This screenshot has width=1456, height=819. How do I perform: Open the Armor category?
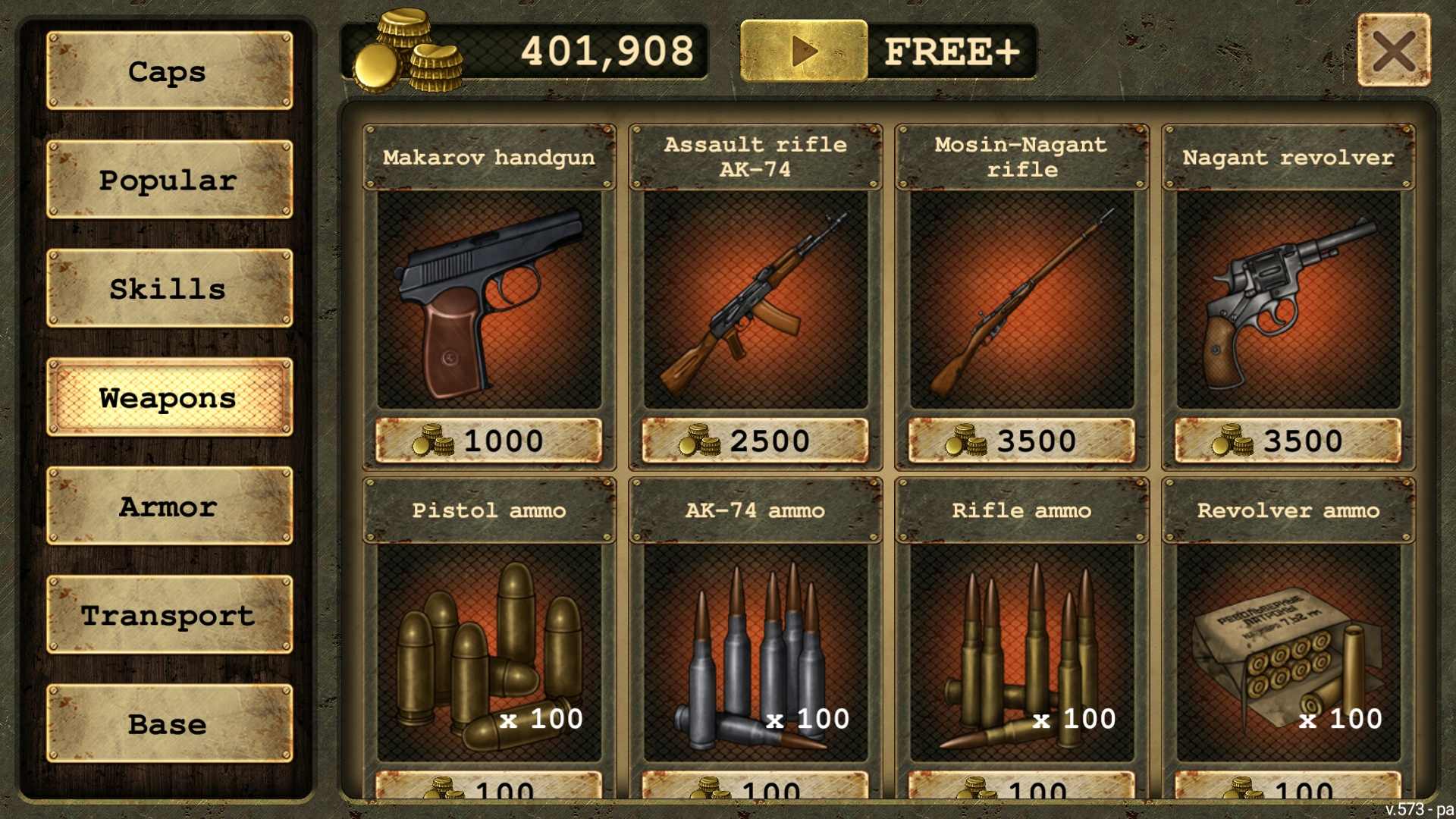(169, 506)
